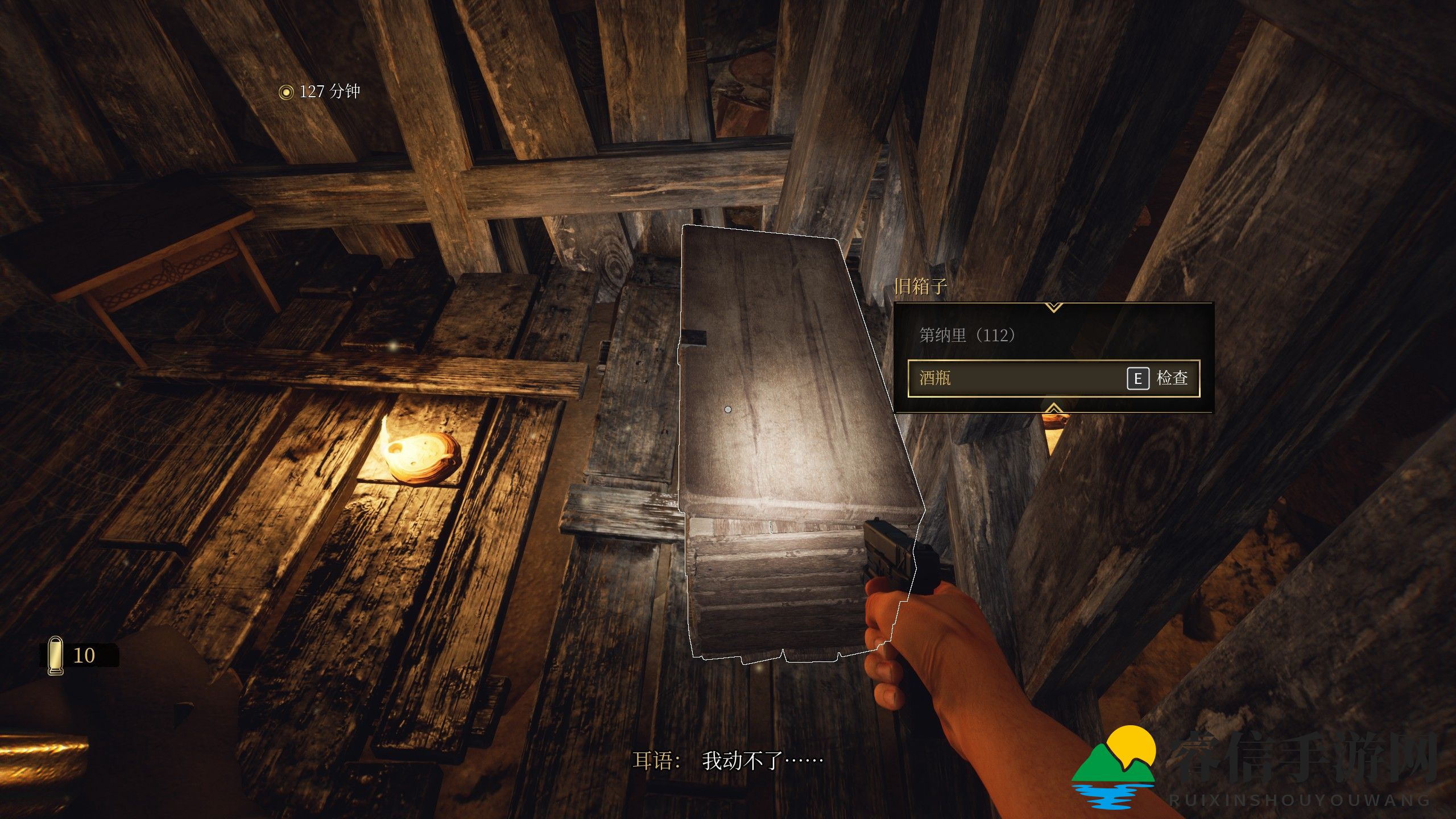
Task: Click the up arrow on loot list
Action: click(x=1053, y=308)
